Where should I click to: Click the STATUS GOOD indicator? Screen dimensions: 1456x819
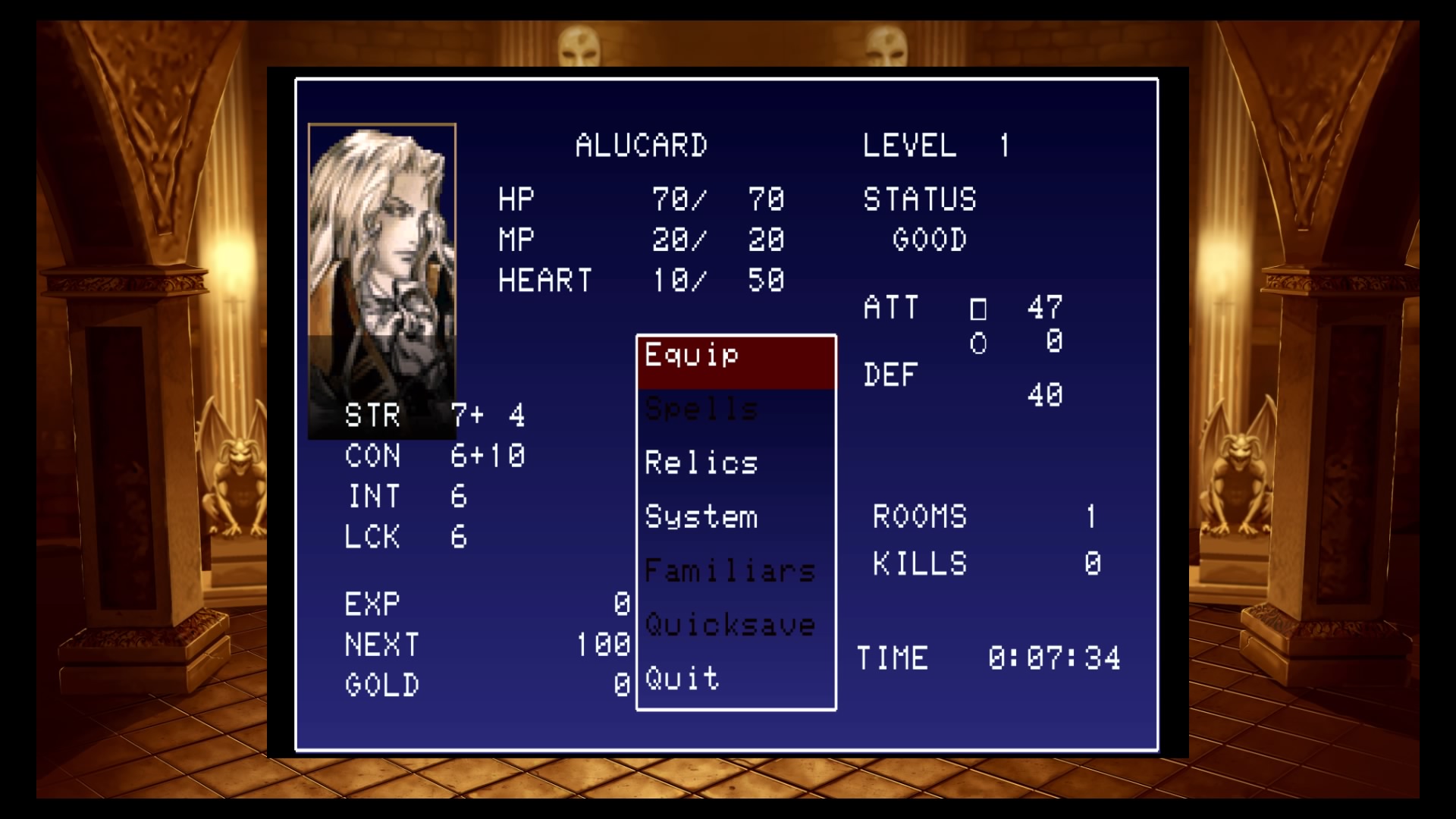click(x=921, y=220)
